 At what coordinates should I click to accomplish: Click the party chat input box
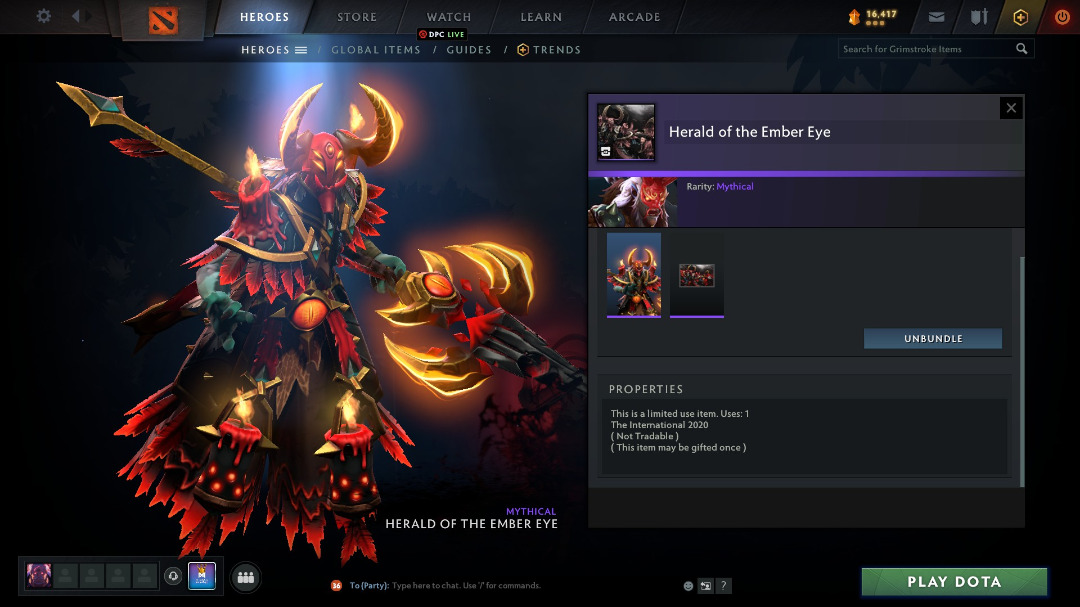500,585
